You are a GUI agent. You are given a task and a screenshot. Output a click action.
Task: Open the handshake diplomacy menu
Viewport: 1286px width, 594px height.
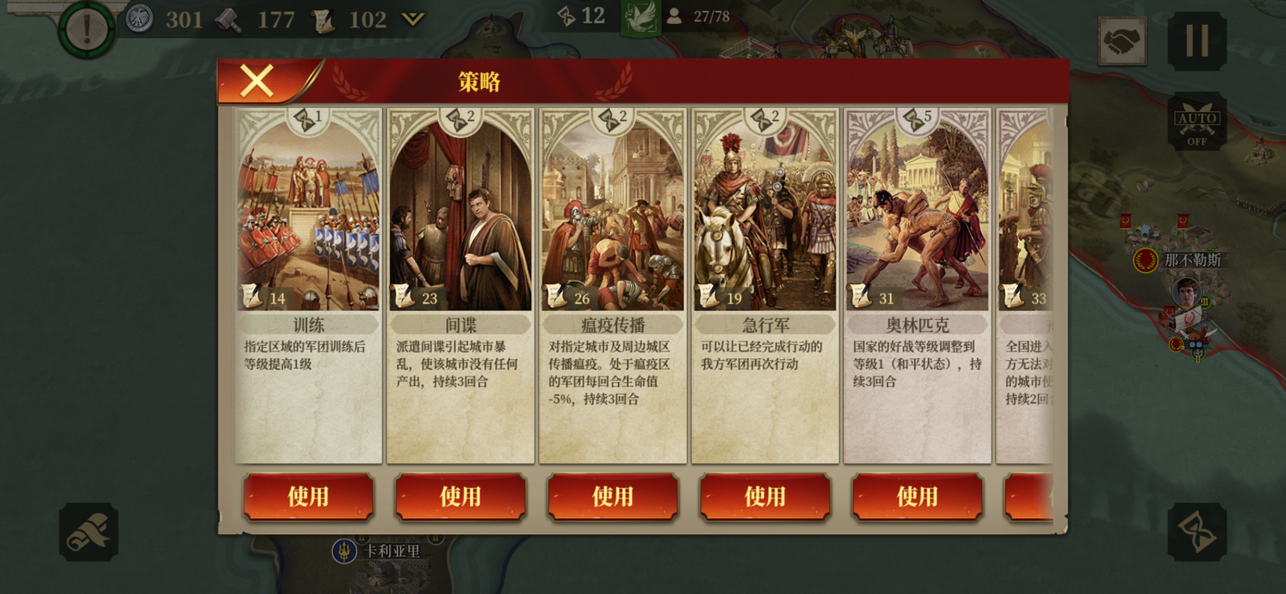pyautogui.click(x=1122, y=41)
